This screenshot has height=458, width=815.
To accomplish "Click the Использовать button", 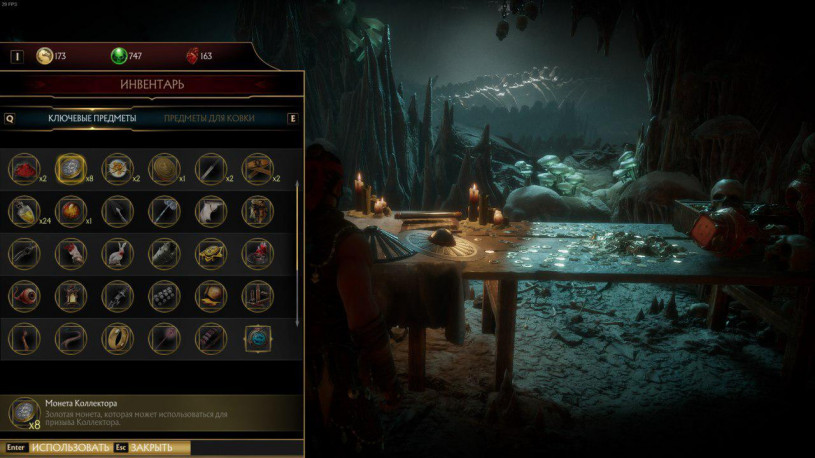I will (68, 447).
